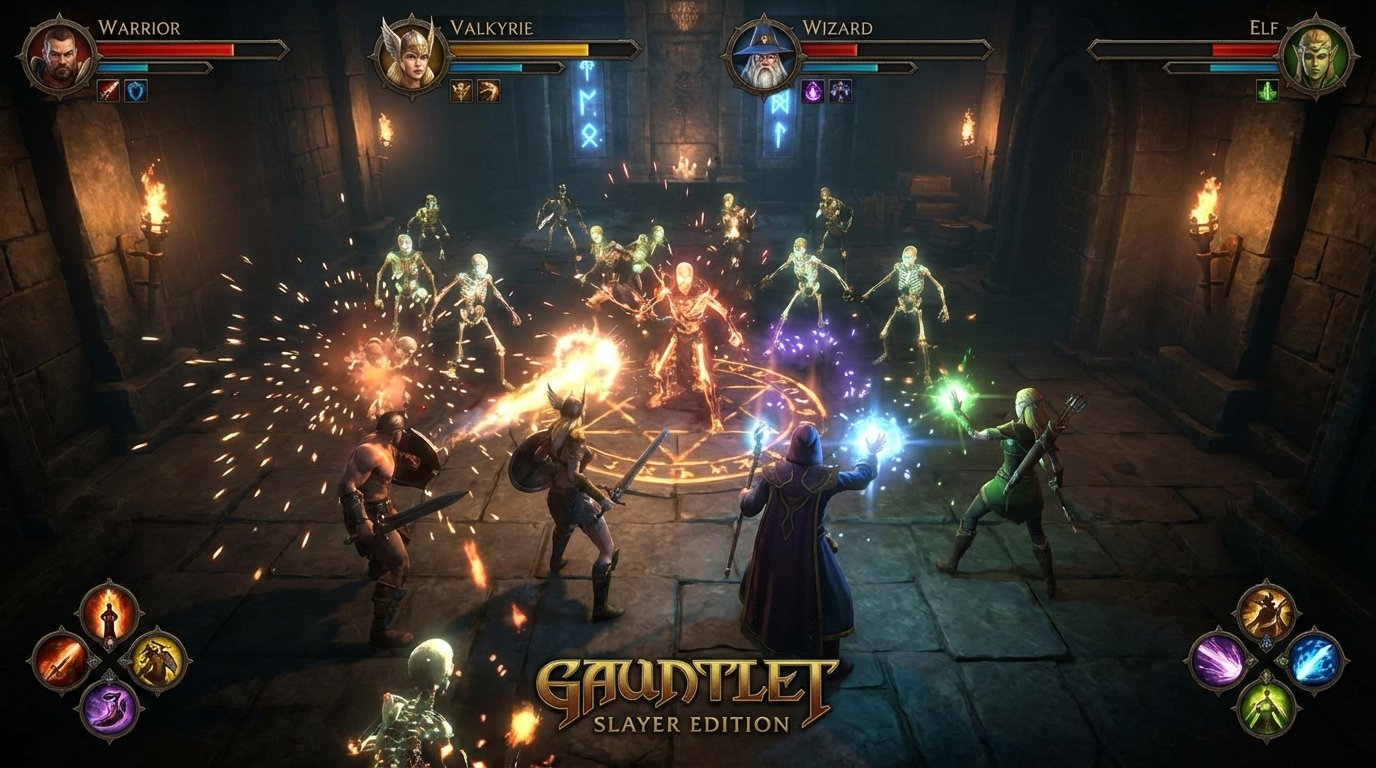Select the Warrior's blue shield buff icon
This screenshot has width=1376, height=768.
[135, 90]
